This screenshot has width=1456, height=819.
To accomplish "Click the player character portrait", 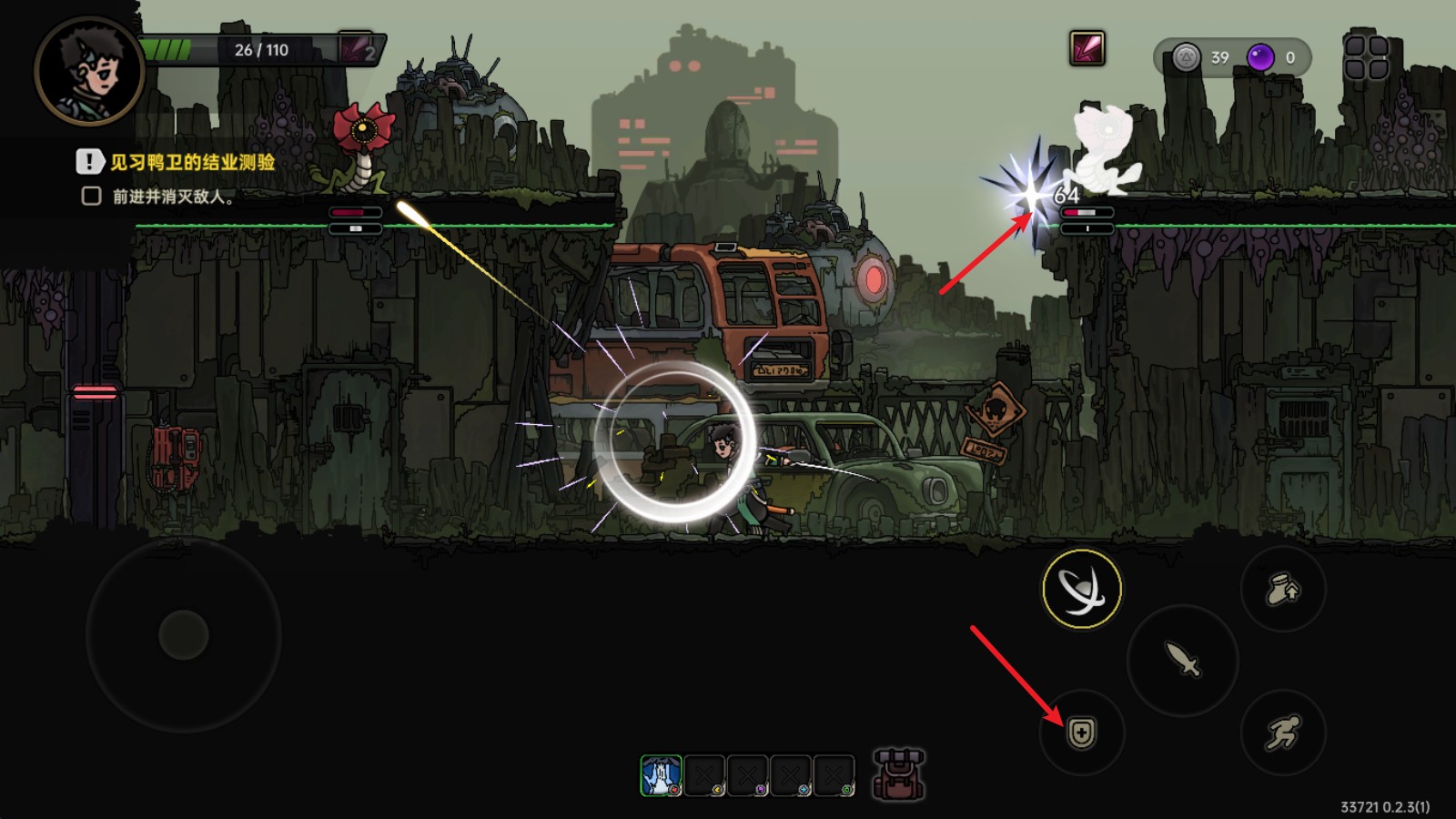I will [88, 70].
